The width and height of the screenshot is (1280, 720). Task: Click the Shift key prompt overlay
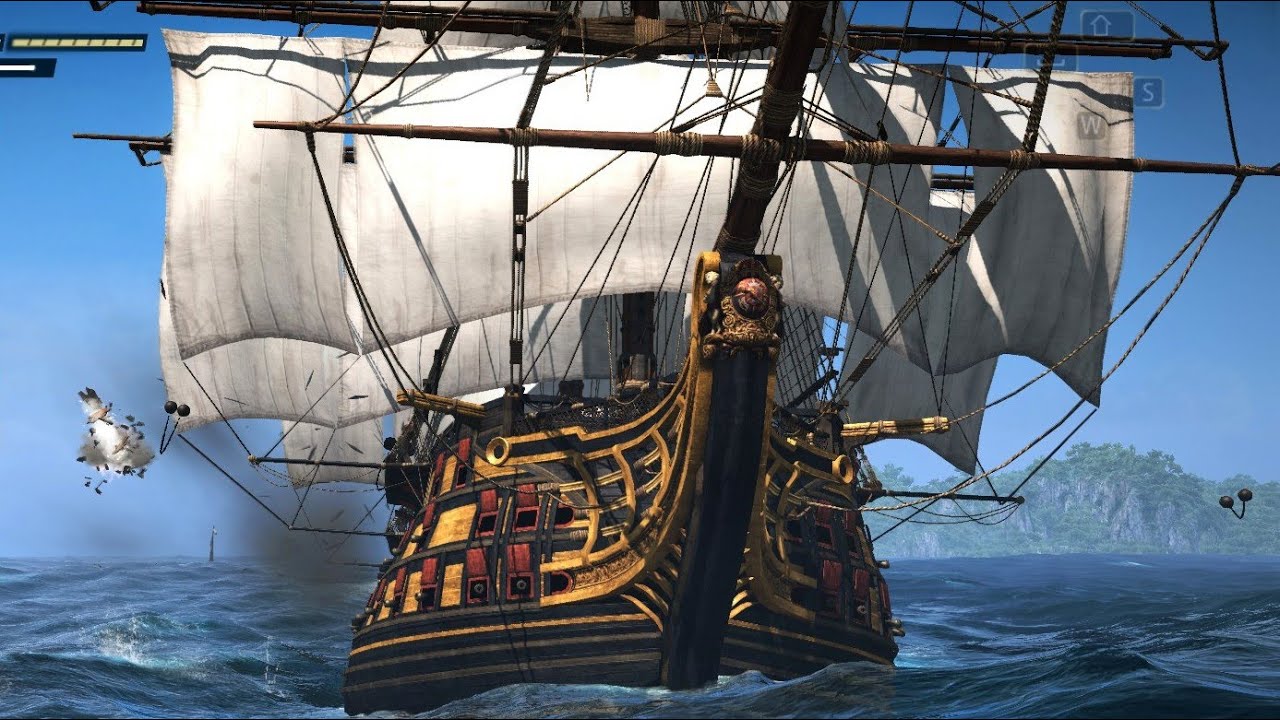(1100, 23)
